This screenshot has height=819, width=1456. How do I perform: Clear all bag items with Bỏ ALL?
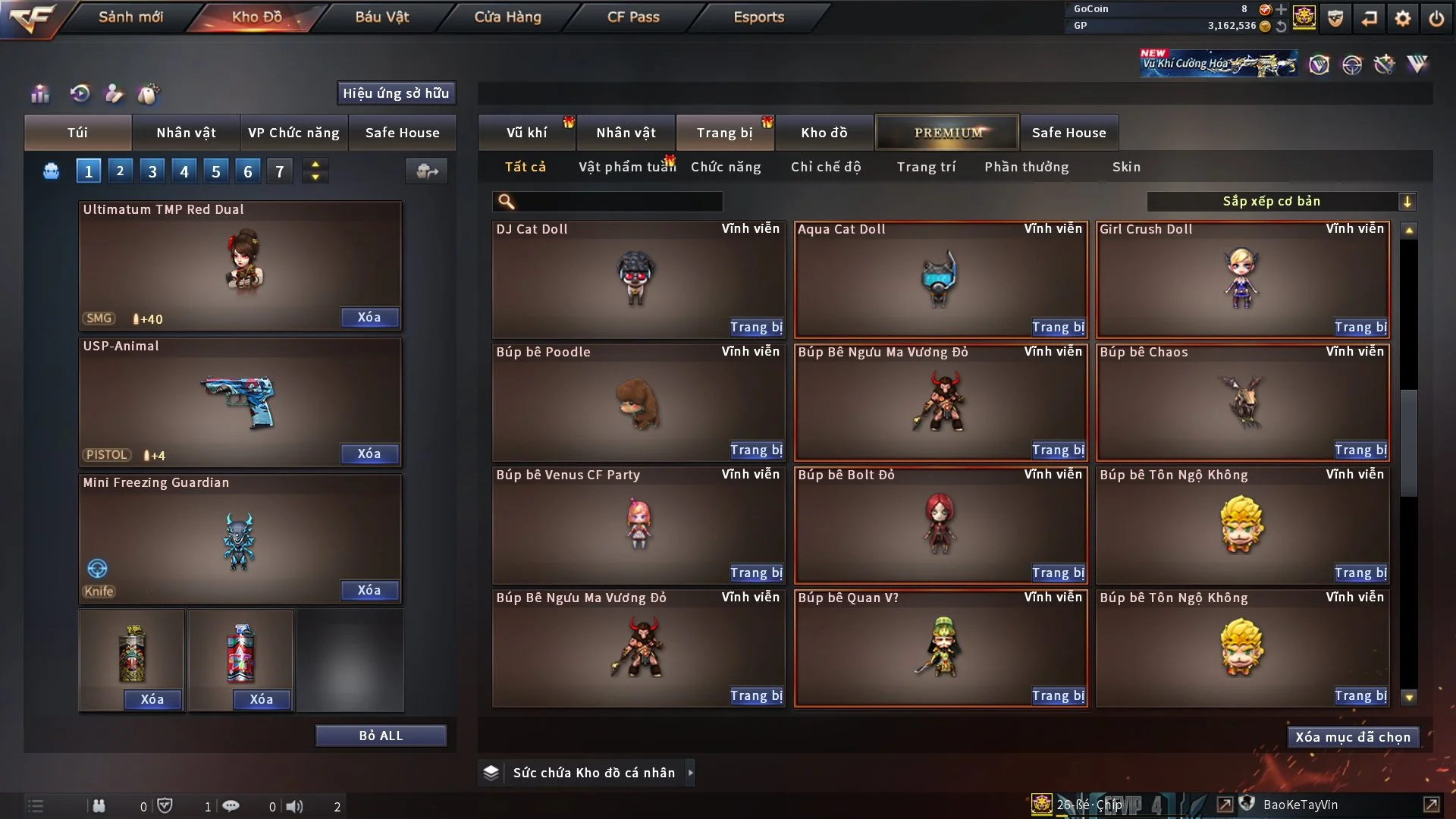381,736
